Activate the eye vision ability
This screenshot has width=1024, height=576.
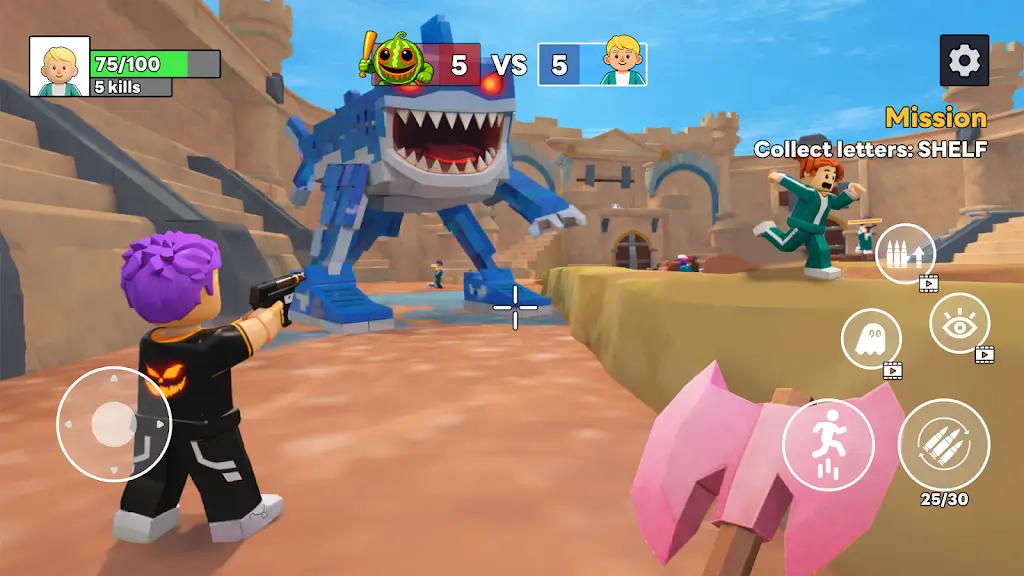coord(959,323)
